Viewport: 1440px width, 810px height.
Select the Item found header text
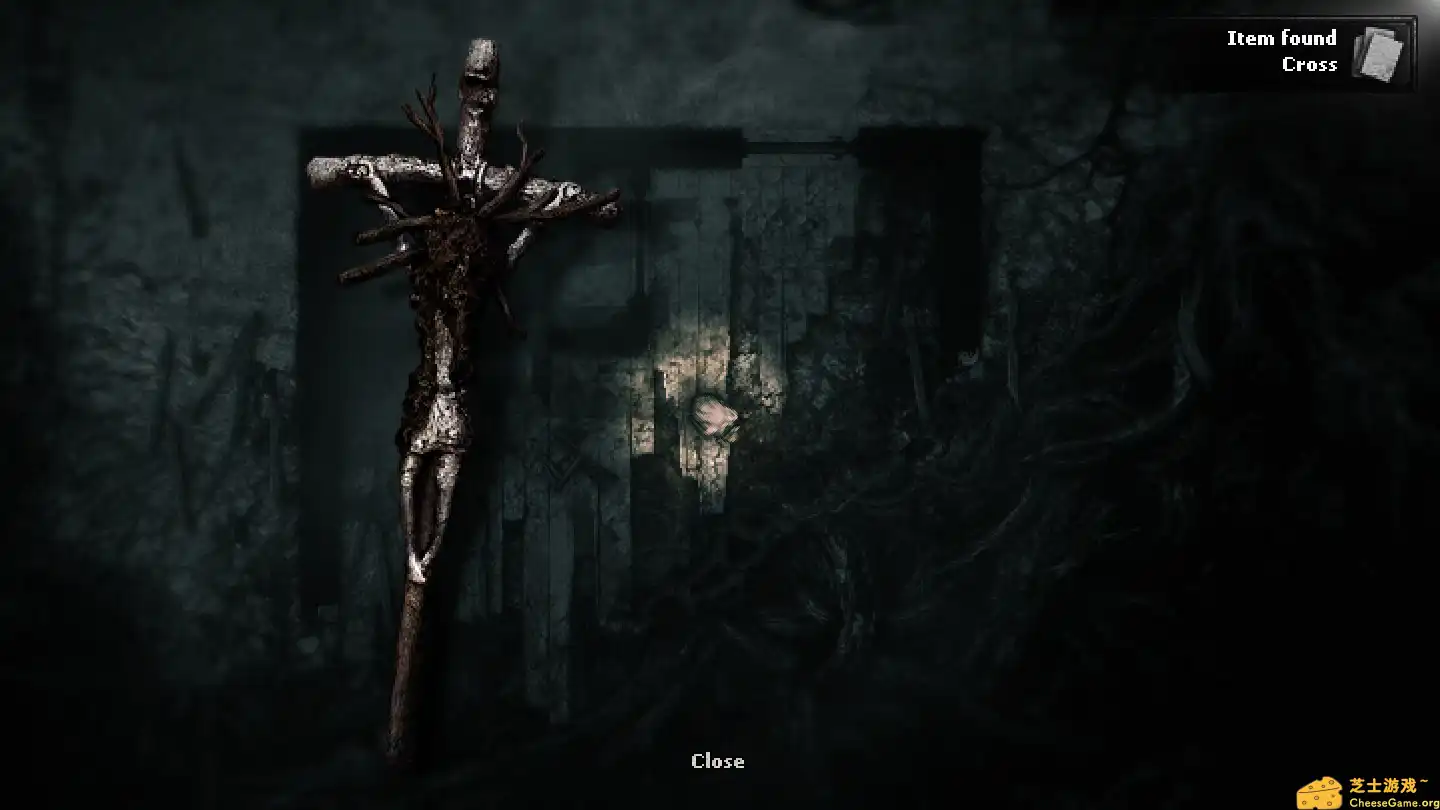point(1281,37)
